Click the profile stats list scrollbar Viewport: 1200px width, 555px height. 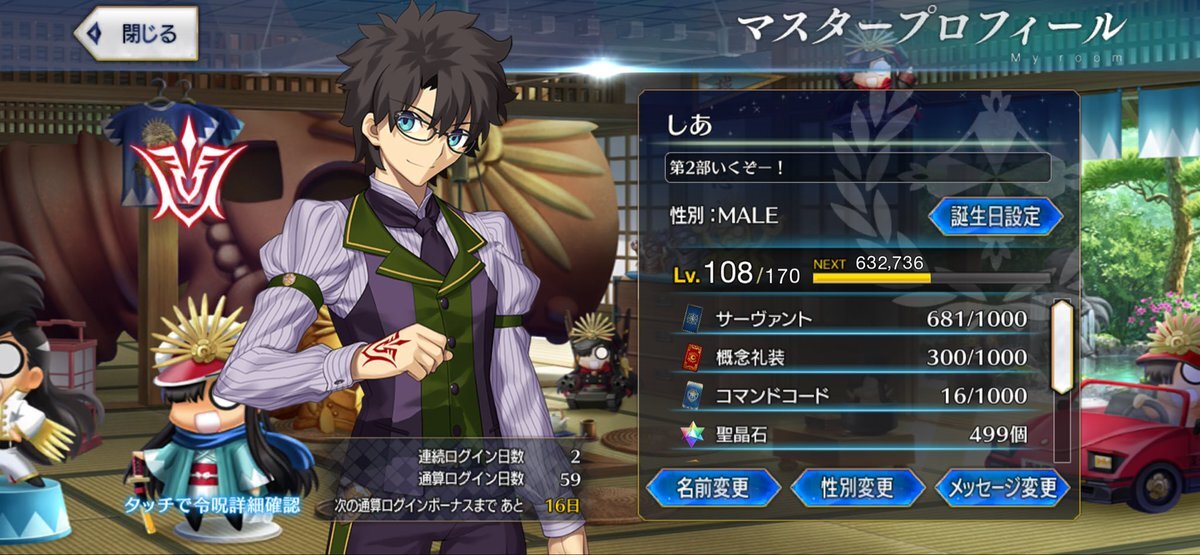coord(1061,347)
